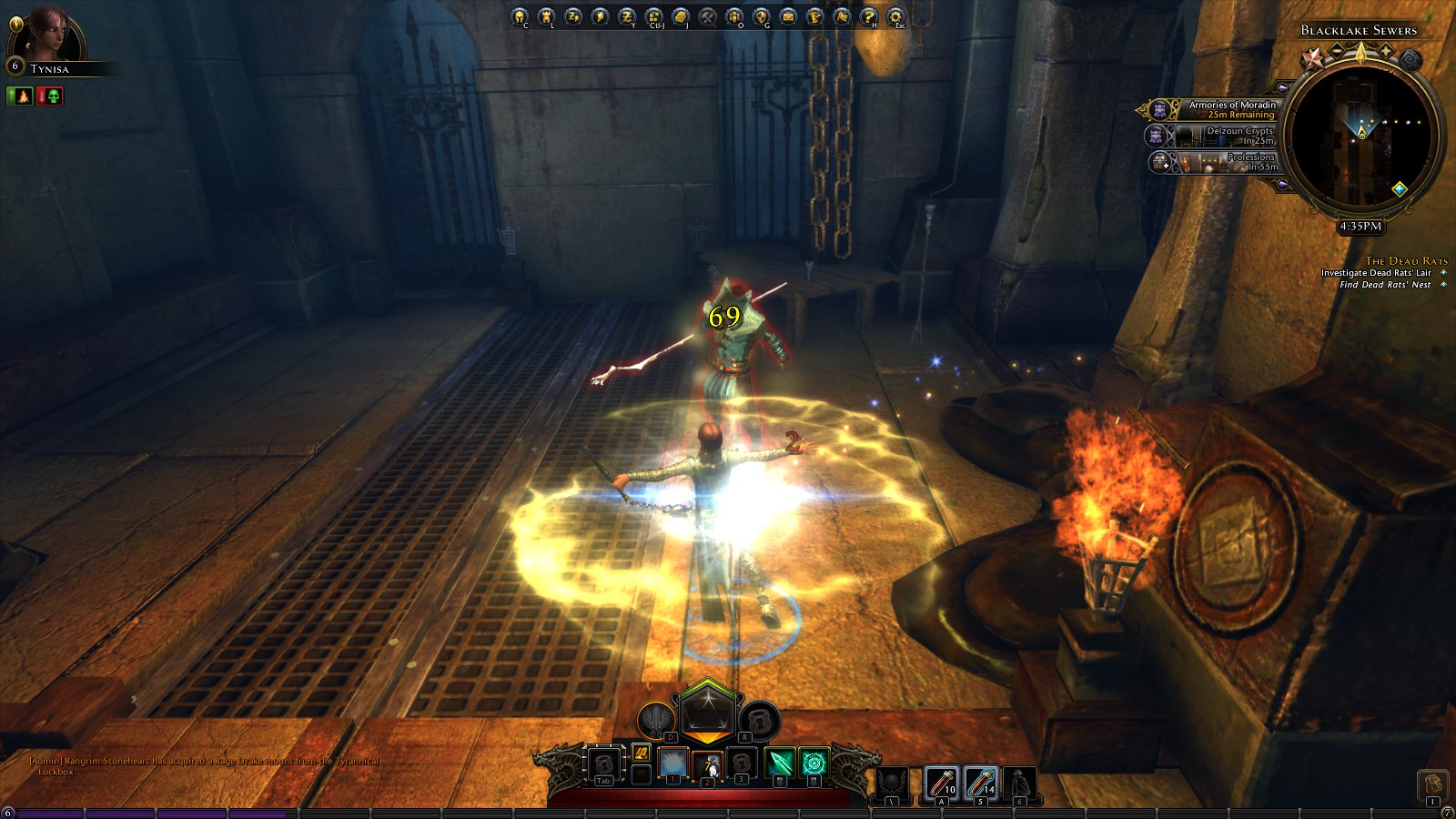Open the mail envelope icon
The image size is (1456, 819).
[788, 16]
